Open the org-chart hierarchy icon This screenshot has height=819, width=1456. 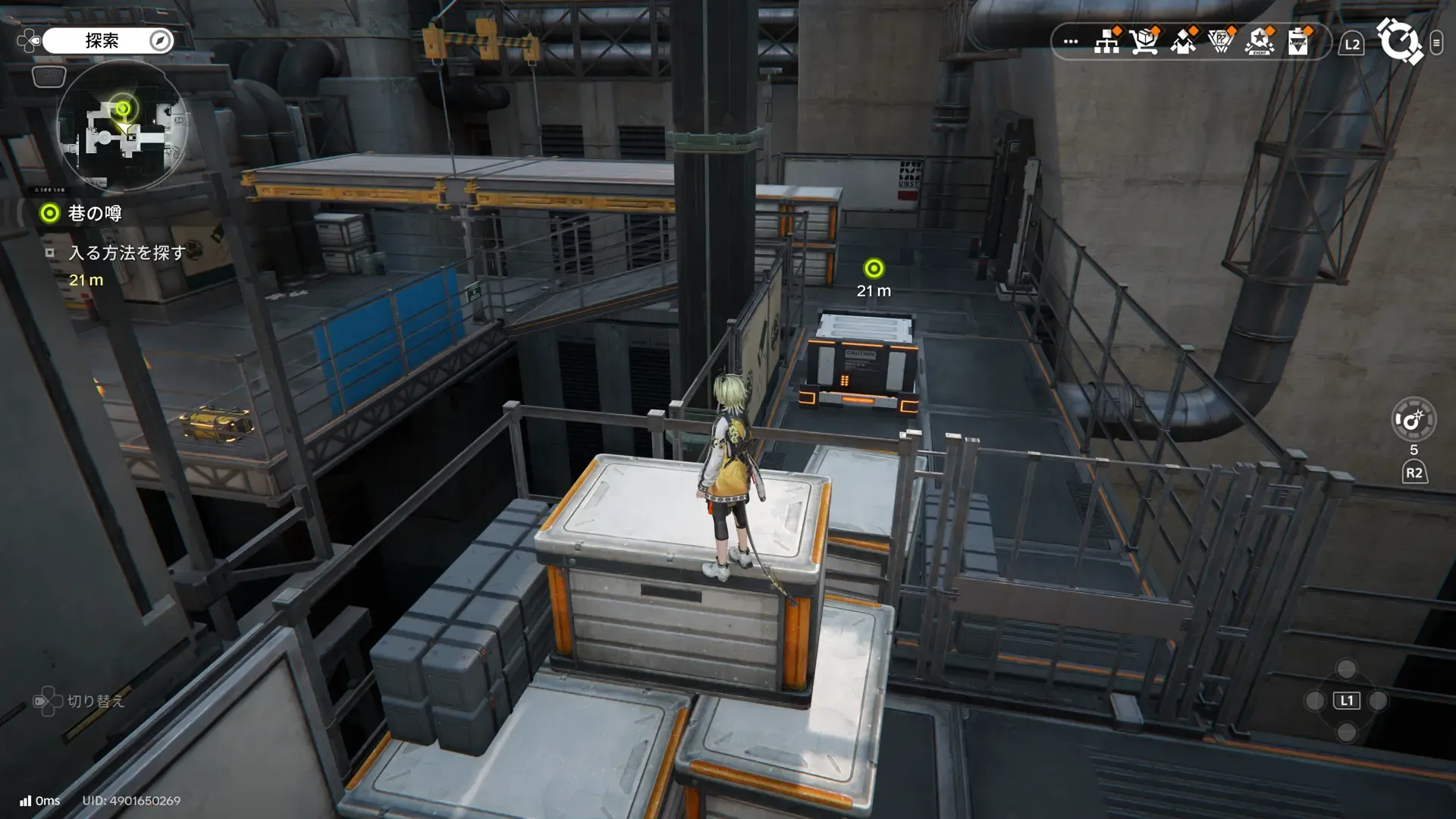pos(1107,42)
